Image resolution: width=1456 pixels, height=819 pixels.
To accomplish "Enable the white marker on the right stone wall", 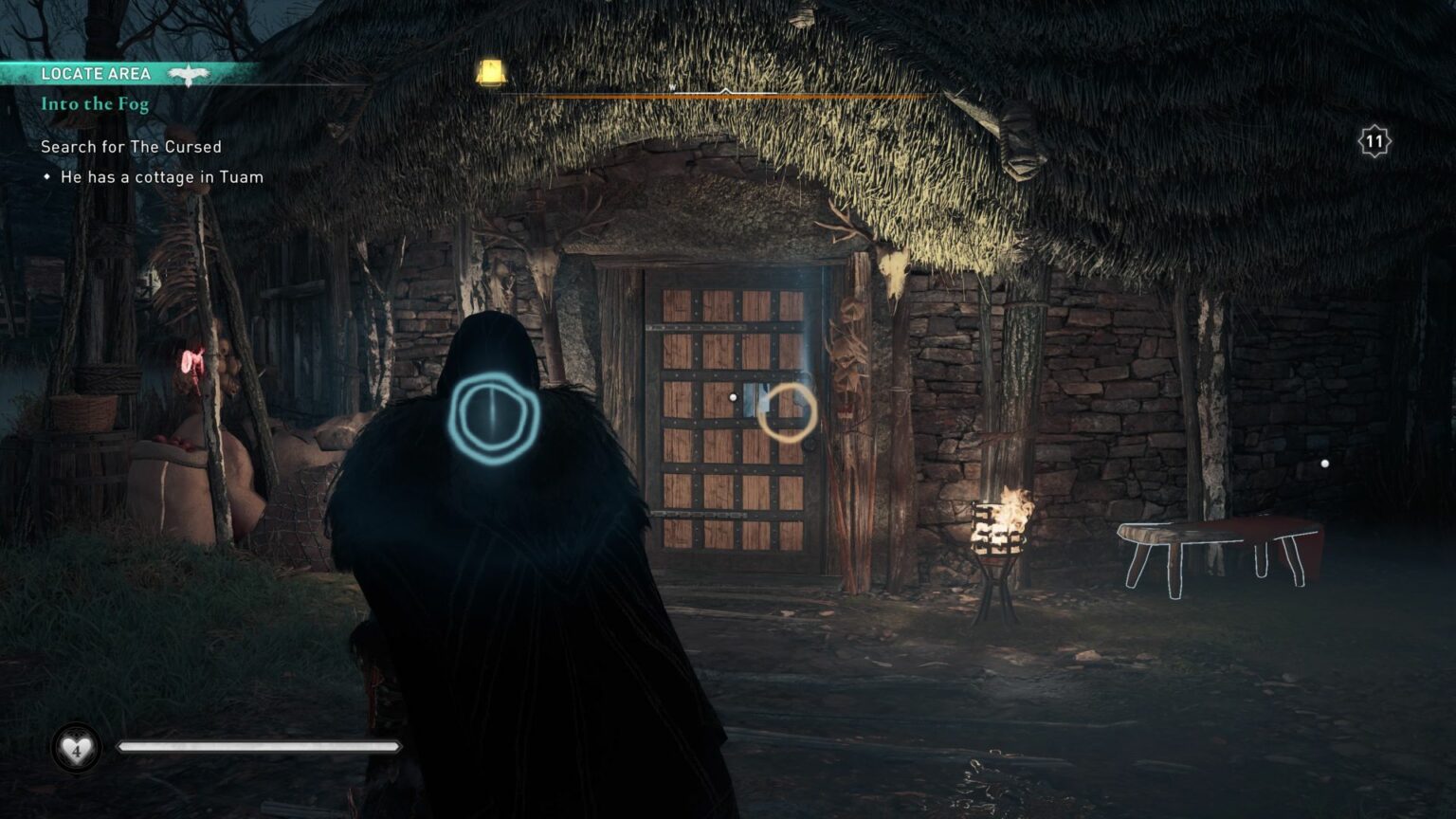I will (x=1324, y=464).
